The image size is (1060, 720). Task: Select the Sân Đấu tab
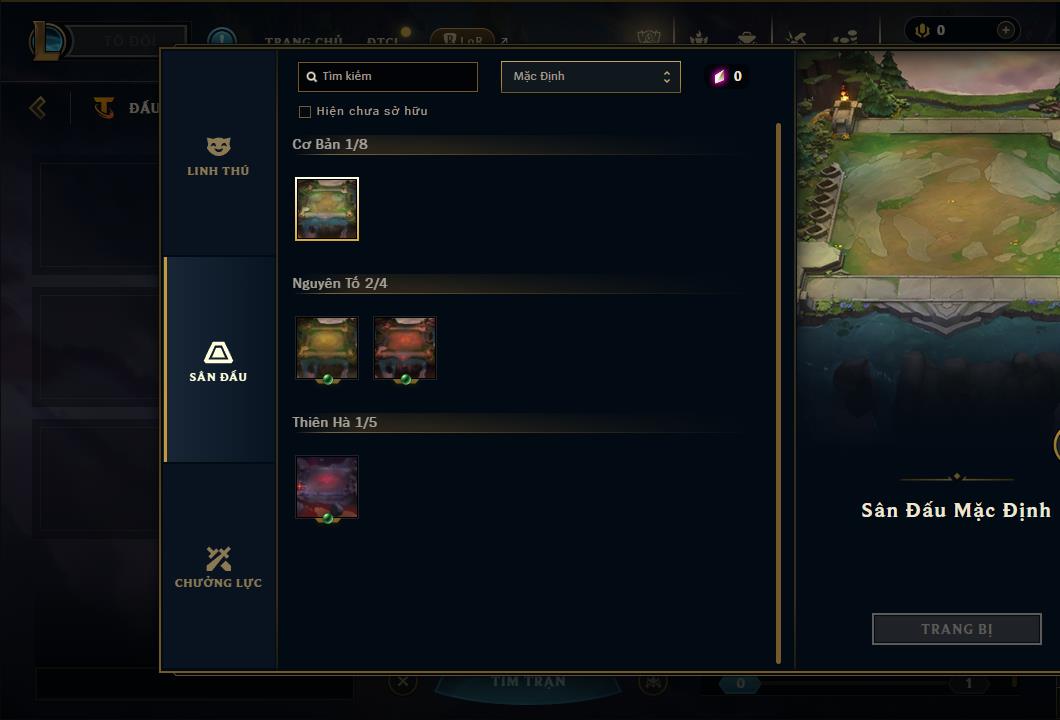tap(218, 361)
